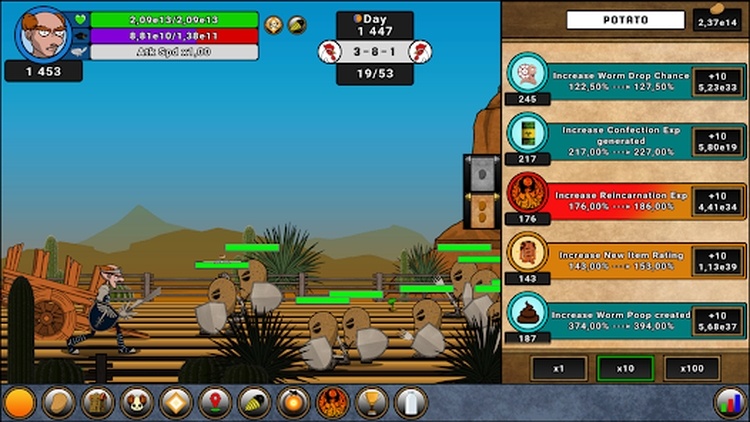Image resolution: width=750 pixels, height=422 pixels.
Task: Open the red phoenix reincarnation menu
Action: coord(332,403)
